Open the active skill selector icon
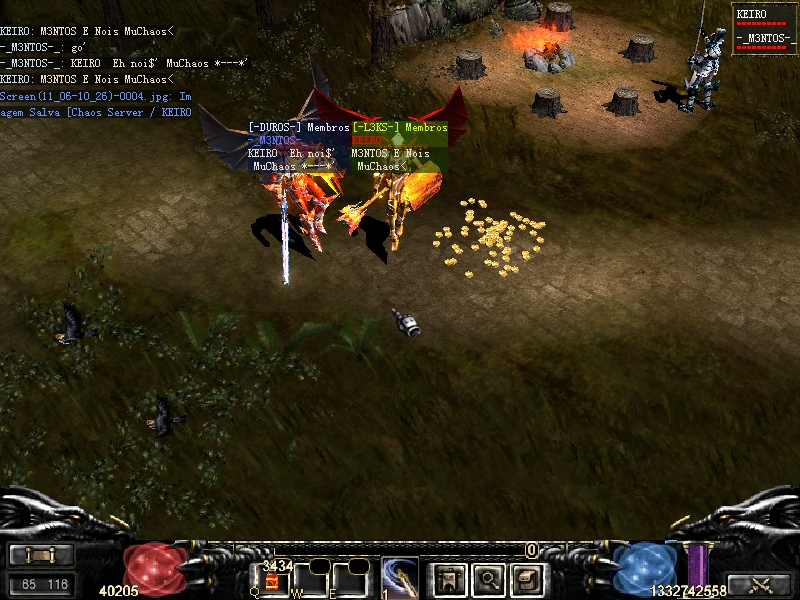This screenshot has width=800, height=600. [400, 577]
